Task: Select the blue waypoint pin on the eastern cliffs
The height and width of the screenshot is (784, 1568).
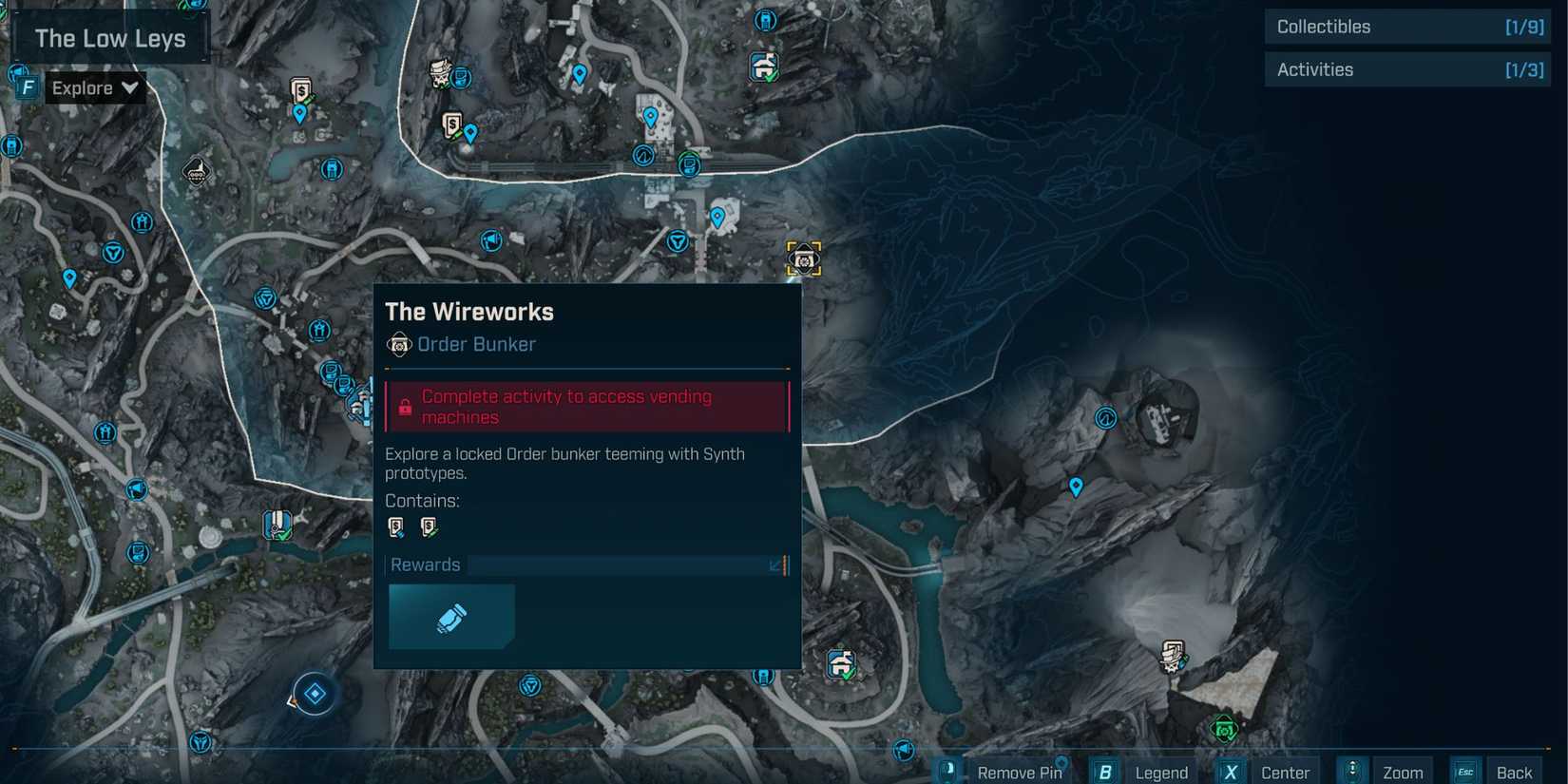Action: pyautogui.click(x=1076, y=487)
